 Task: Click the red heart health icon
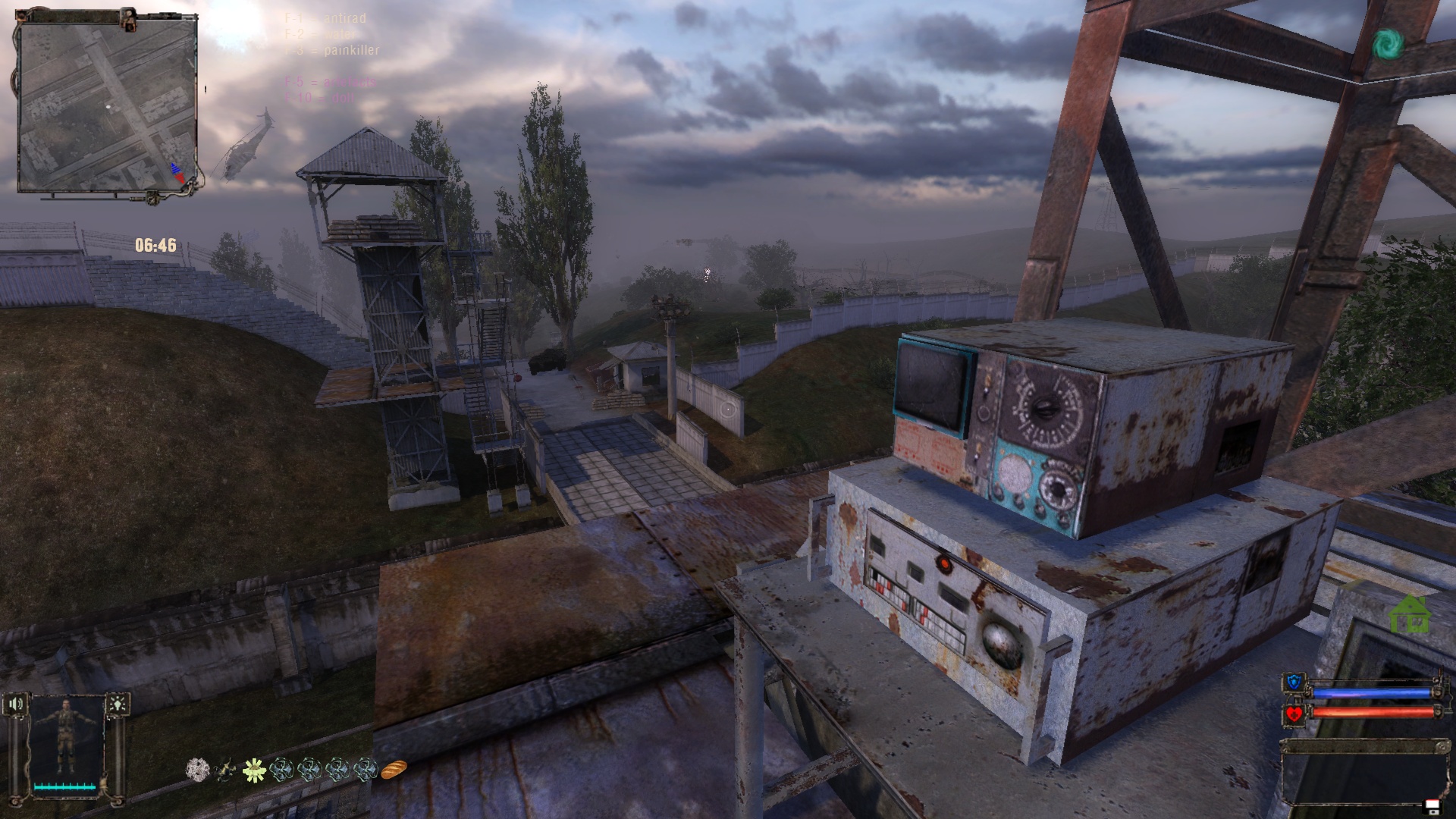point(1294,714)
